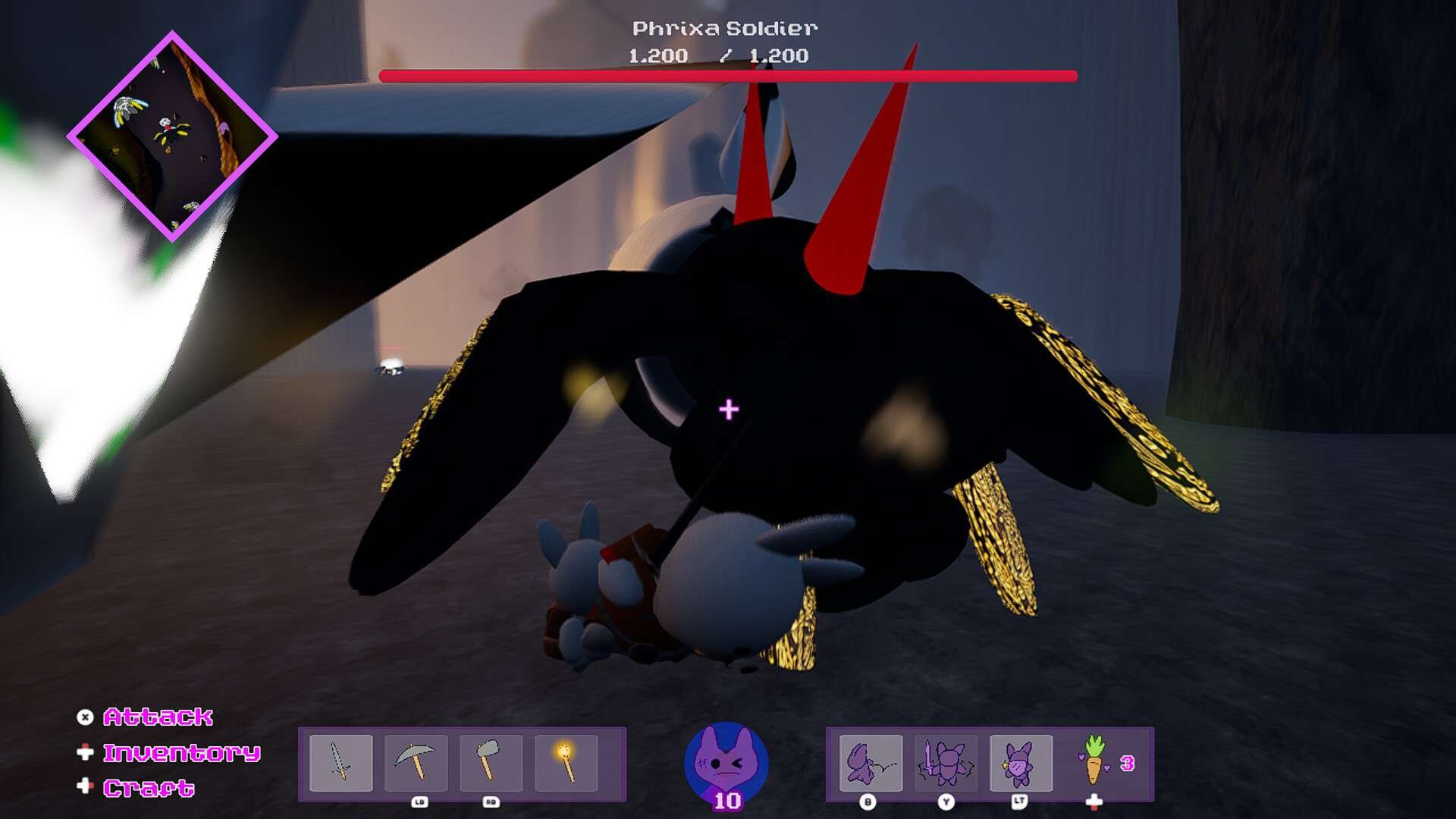Activate the bunny shield block ability
Screen dimensions: 1456x819
(1021, 762)
